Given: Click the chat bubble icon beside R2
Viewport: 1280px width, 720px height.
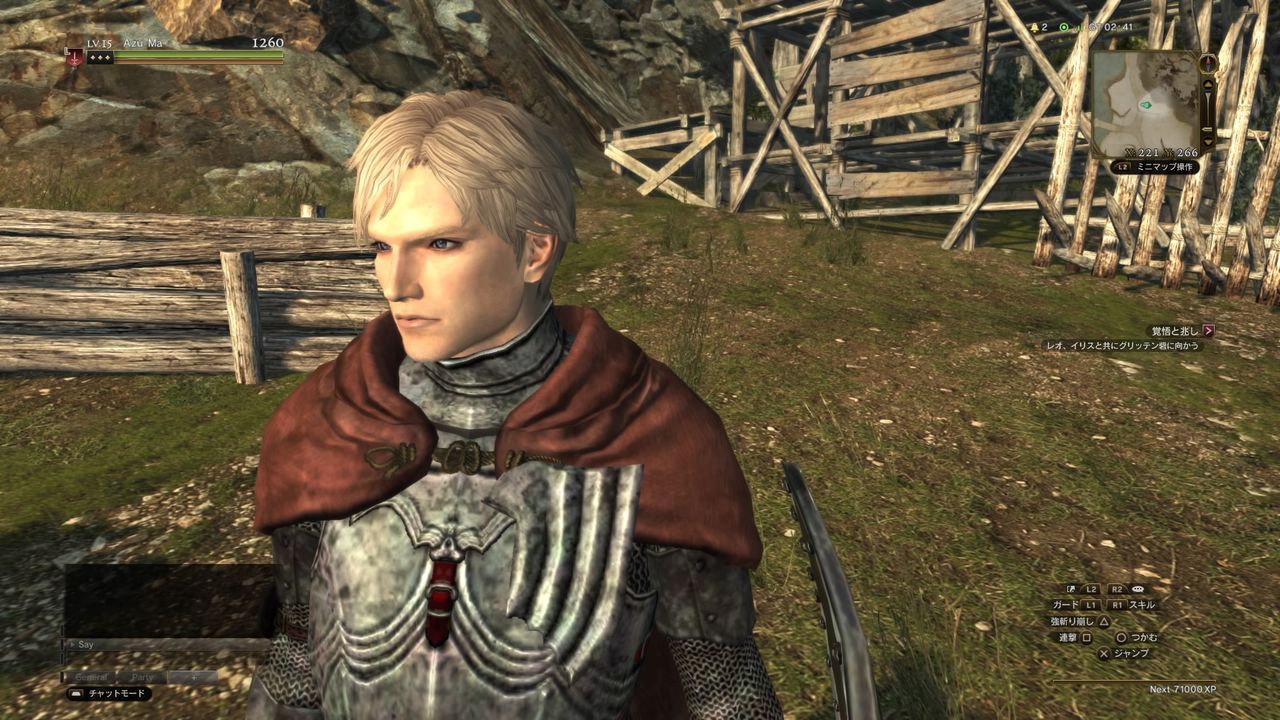Looking at the screenshot, I should tap(1138, 589).
